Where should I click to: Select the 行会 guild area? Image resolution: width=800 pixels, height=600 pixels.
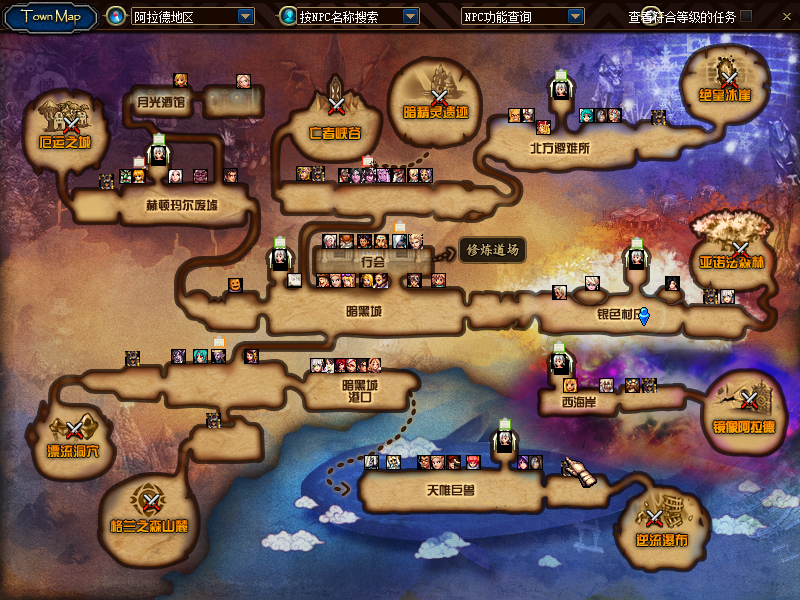pyautogui.click(x=372, y=261)
